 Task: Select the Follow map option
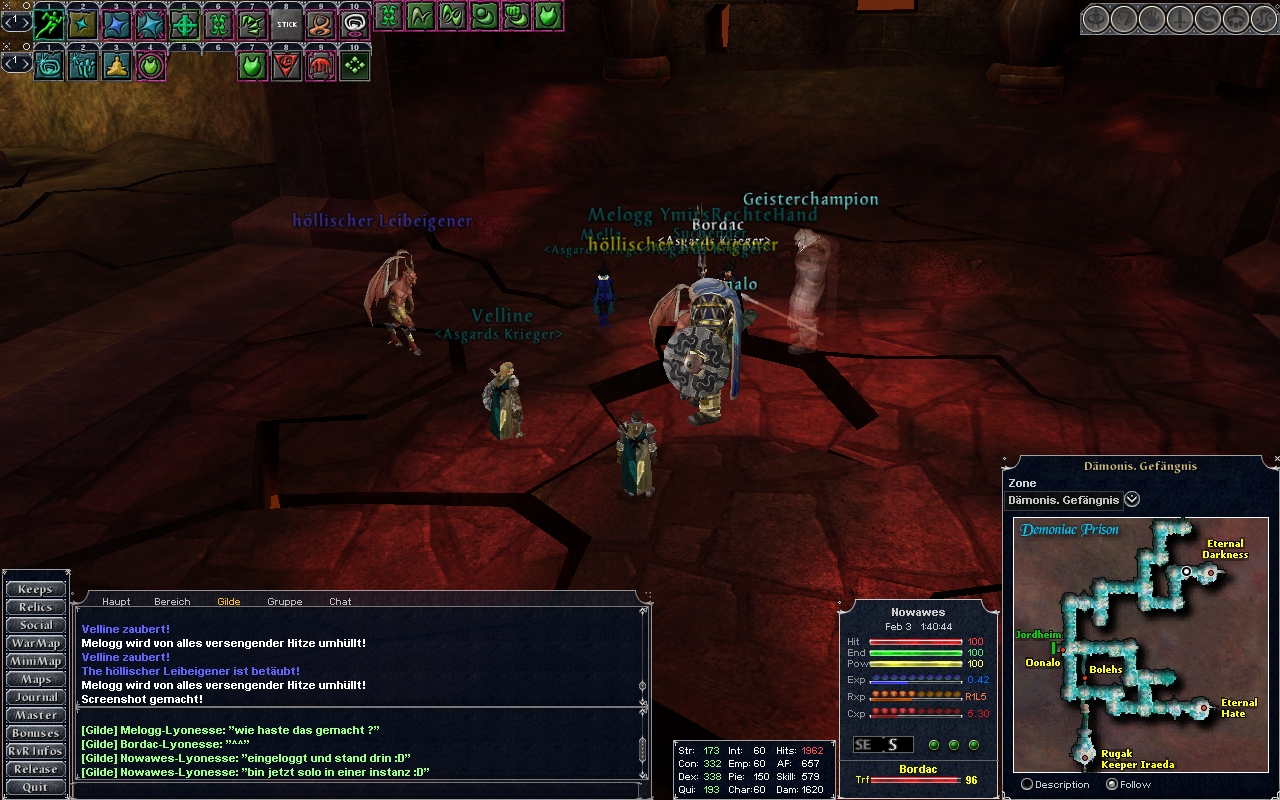[x=1112, y=784]
